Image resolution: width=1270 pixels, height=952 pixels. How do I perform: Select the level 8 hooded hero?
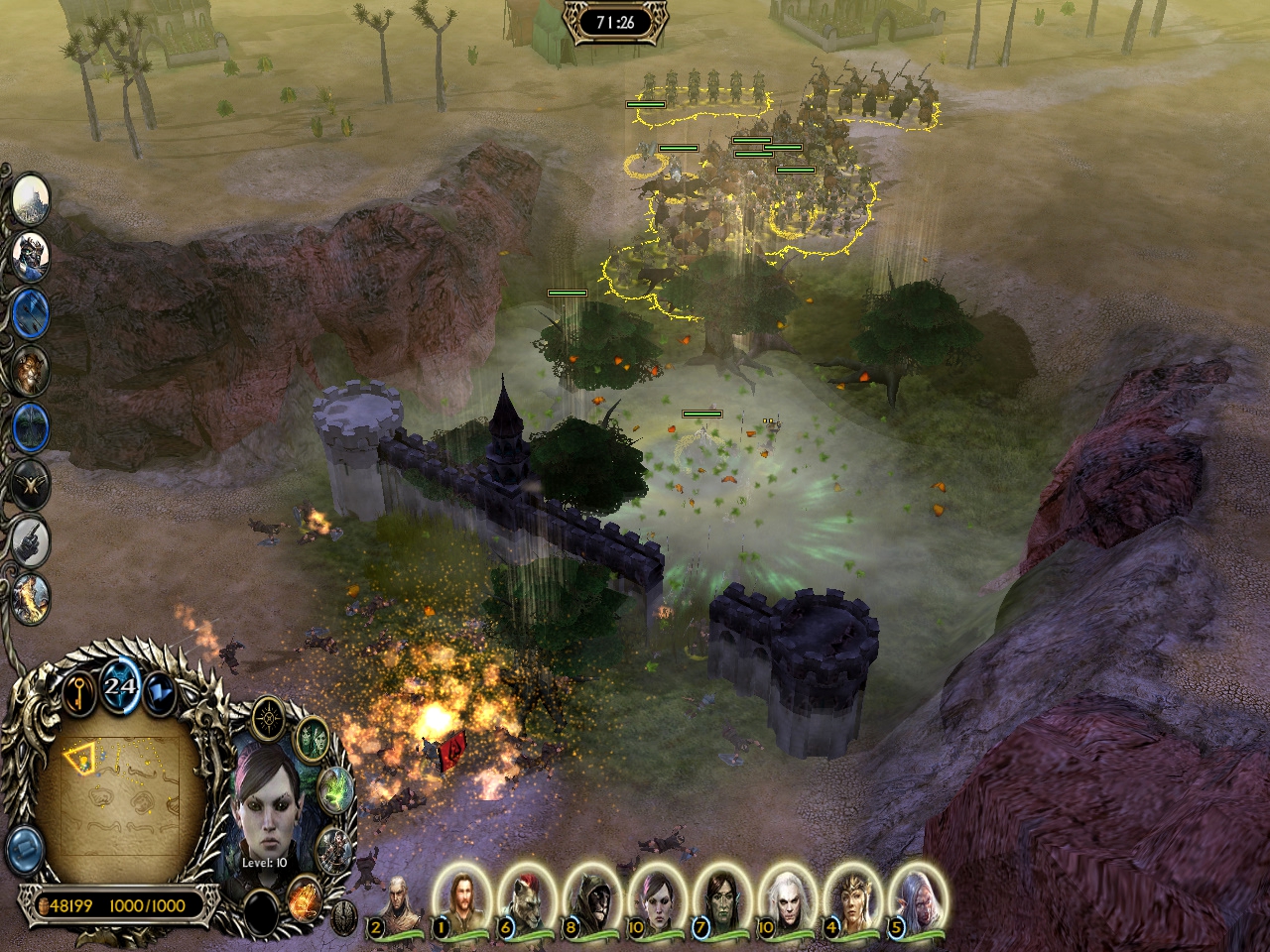[x=590, y=896]
